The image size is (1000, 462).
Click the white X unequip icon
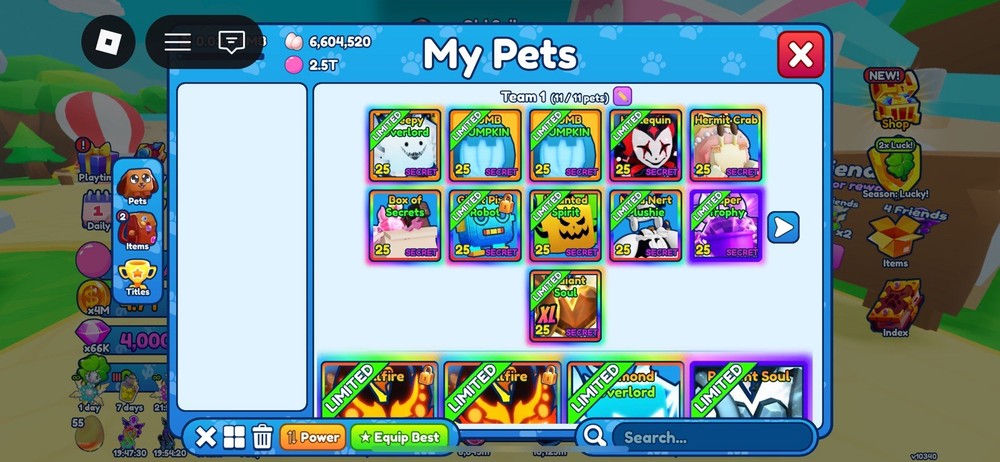(205, 437)
